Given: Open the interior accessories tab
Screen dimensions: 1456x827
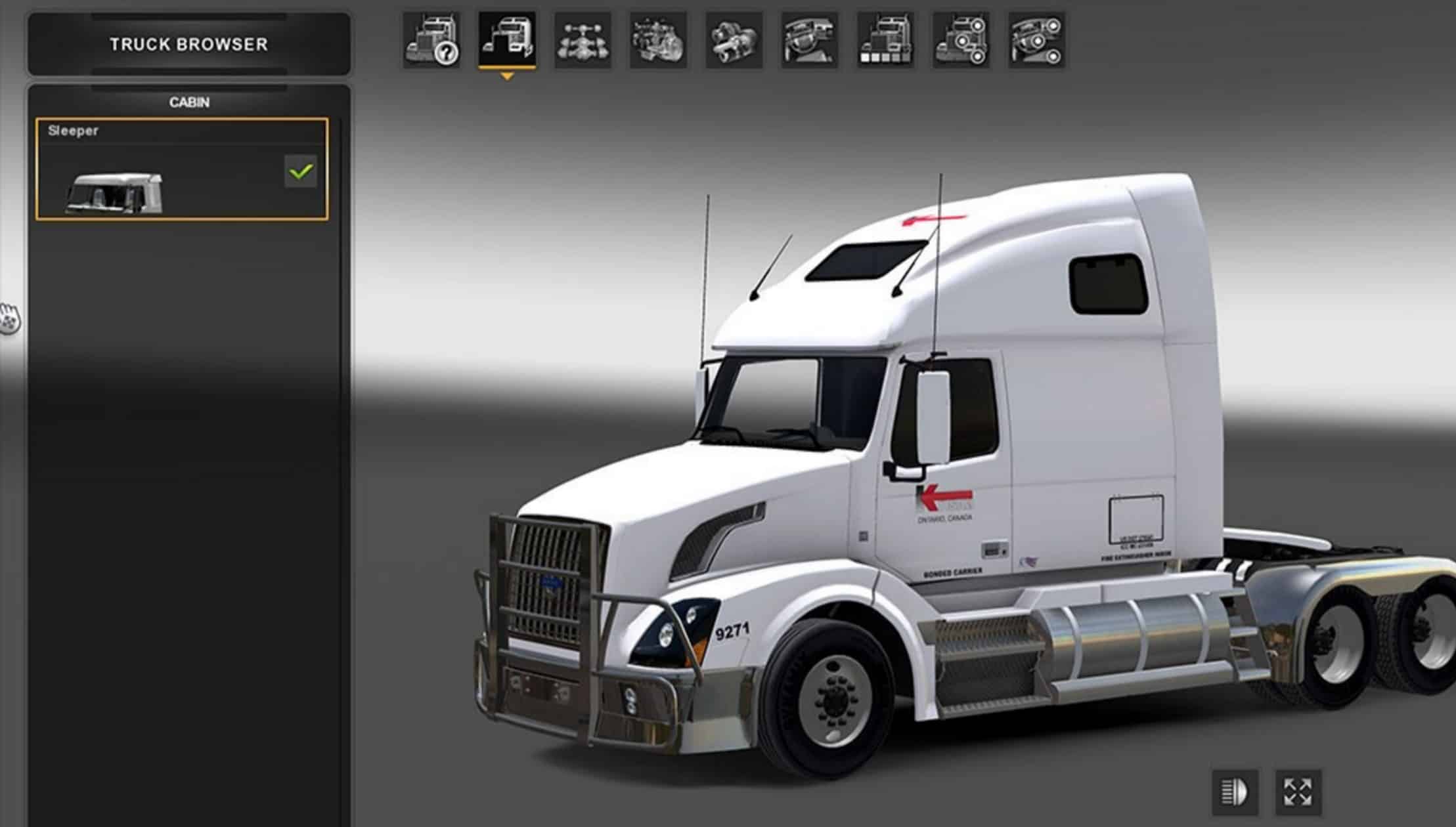Looking at the screenshot, I should 1036,41.
